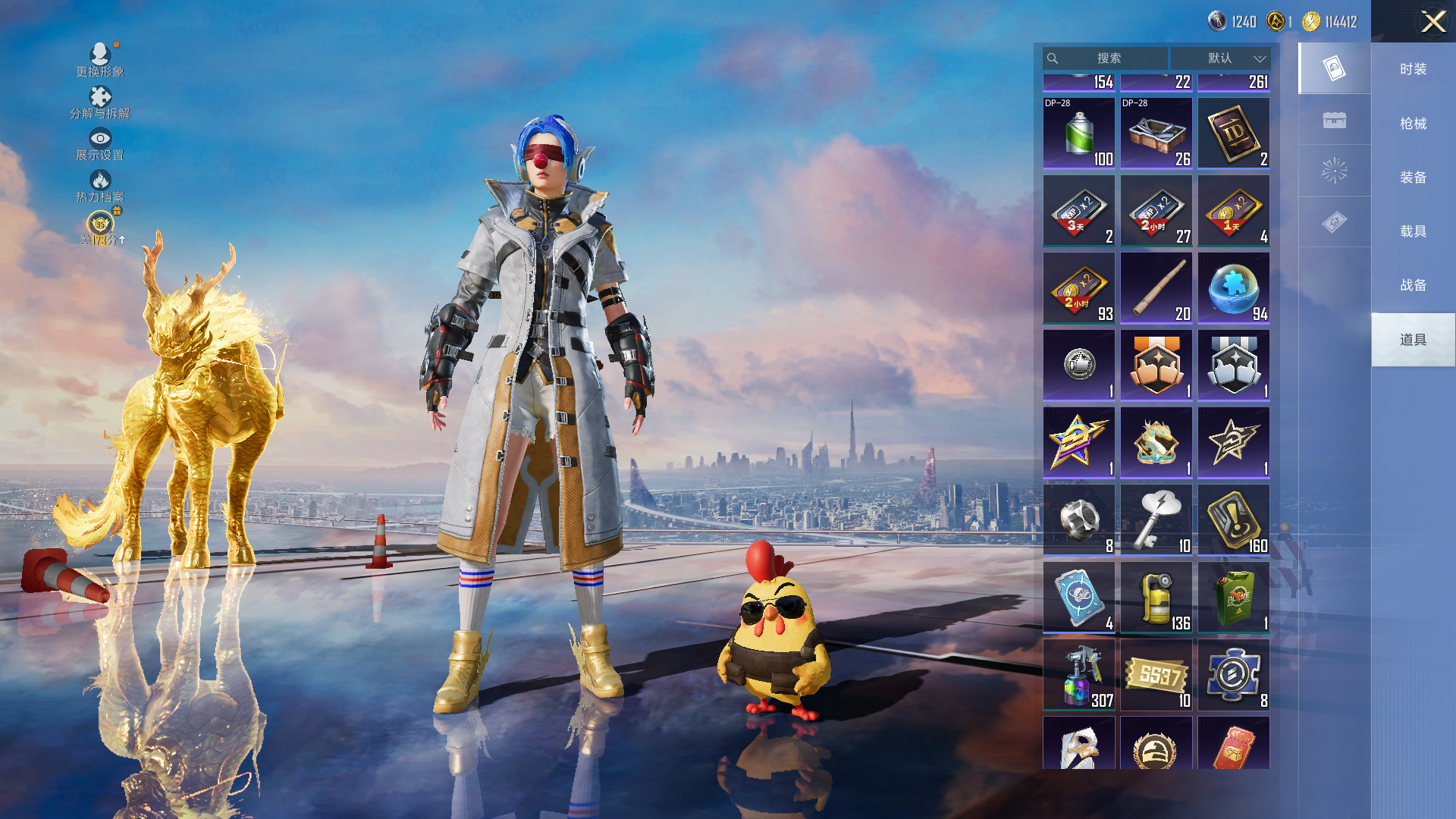
Task: Select the 装备 tab
Action: [1413, 177]
